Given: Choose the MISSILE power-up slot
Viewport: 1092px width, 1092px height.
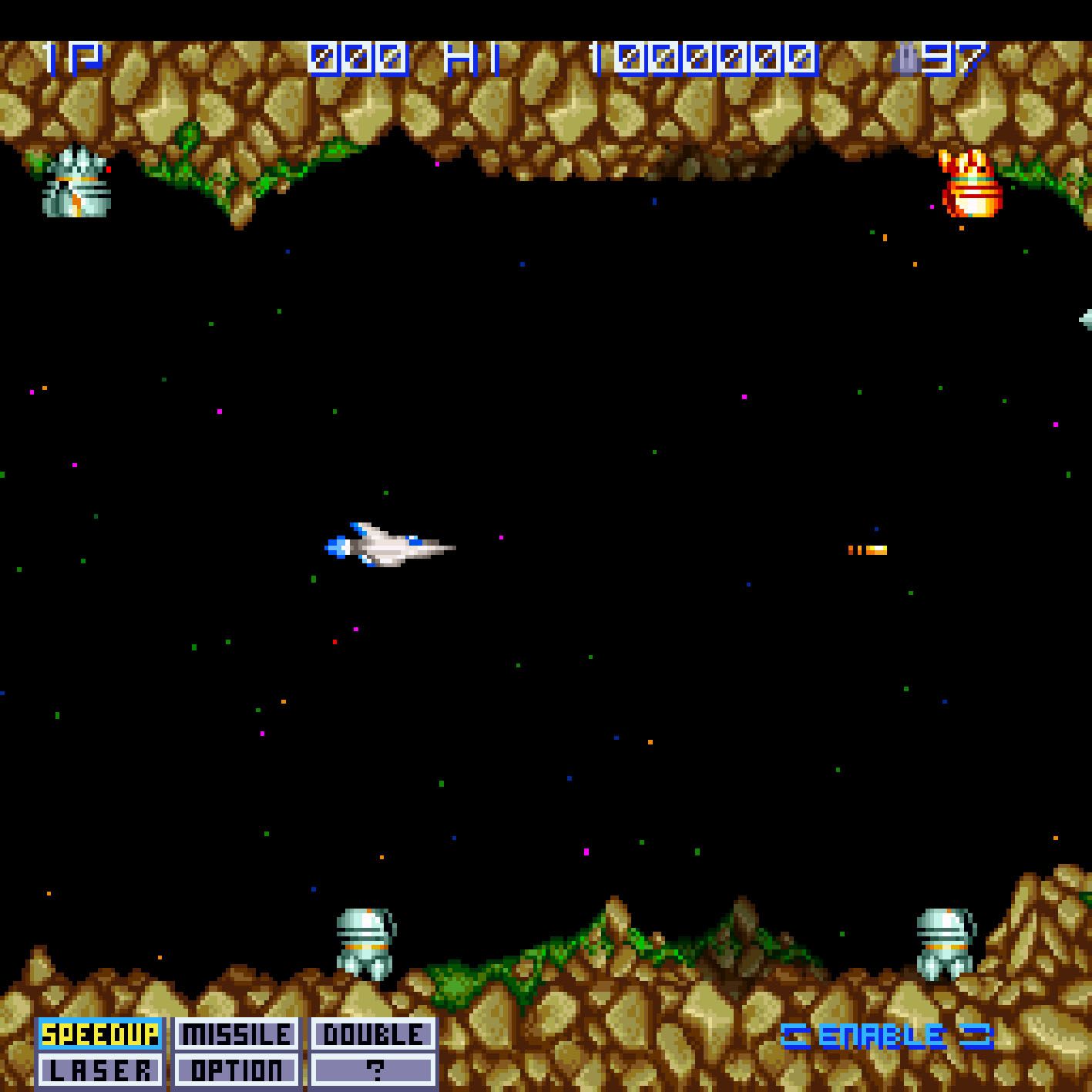Looking at the screenshot, I should pos(236,1034).
